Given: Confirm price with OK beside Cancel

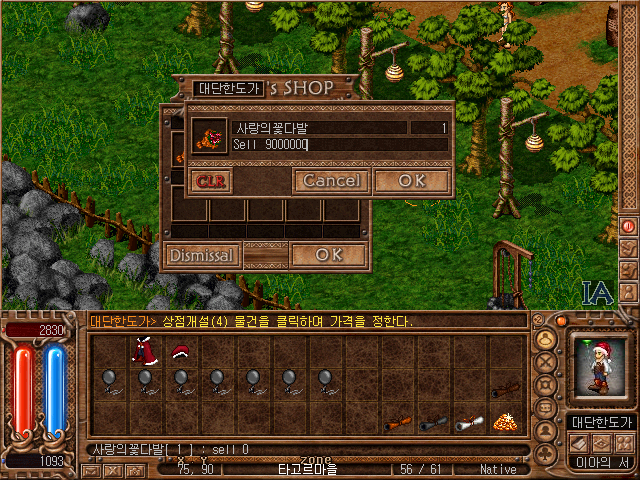Looking at the screenshot, I should coord(411,181).
